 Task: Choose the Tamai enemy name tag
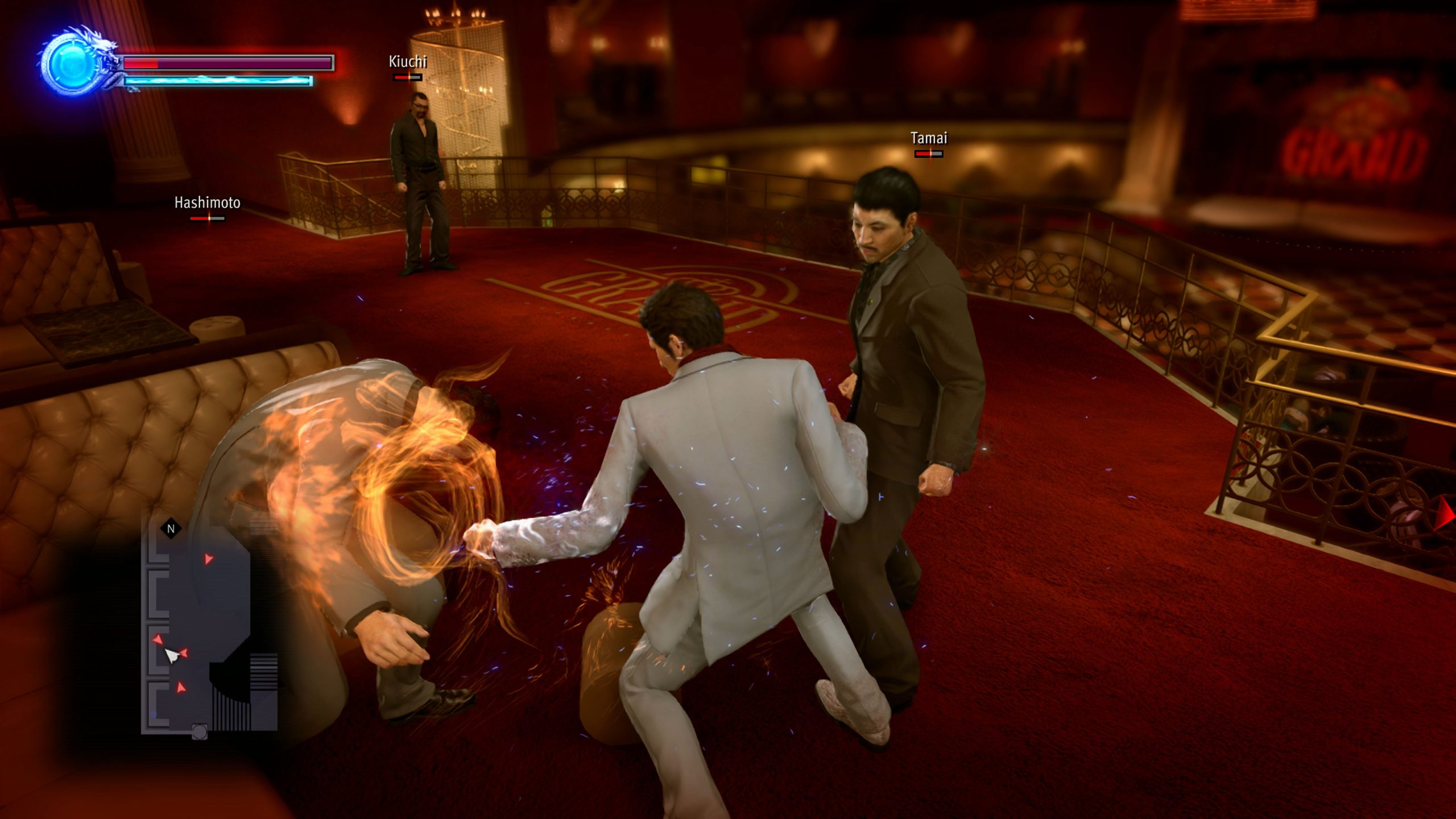point(929,138)
